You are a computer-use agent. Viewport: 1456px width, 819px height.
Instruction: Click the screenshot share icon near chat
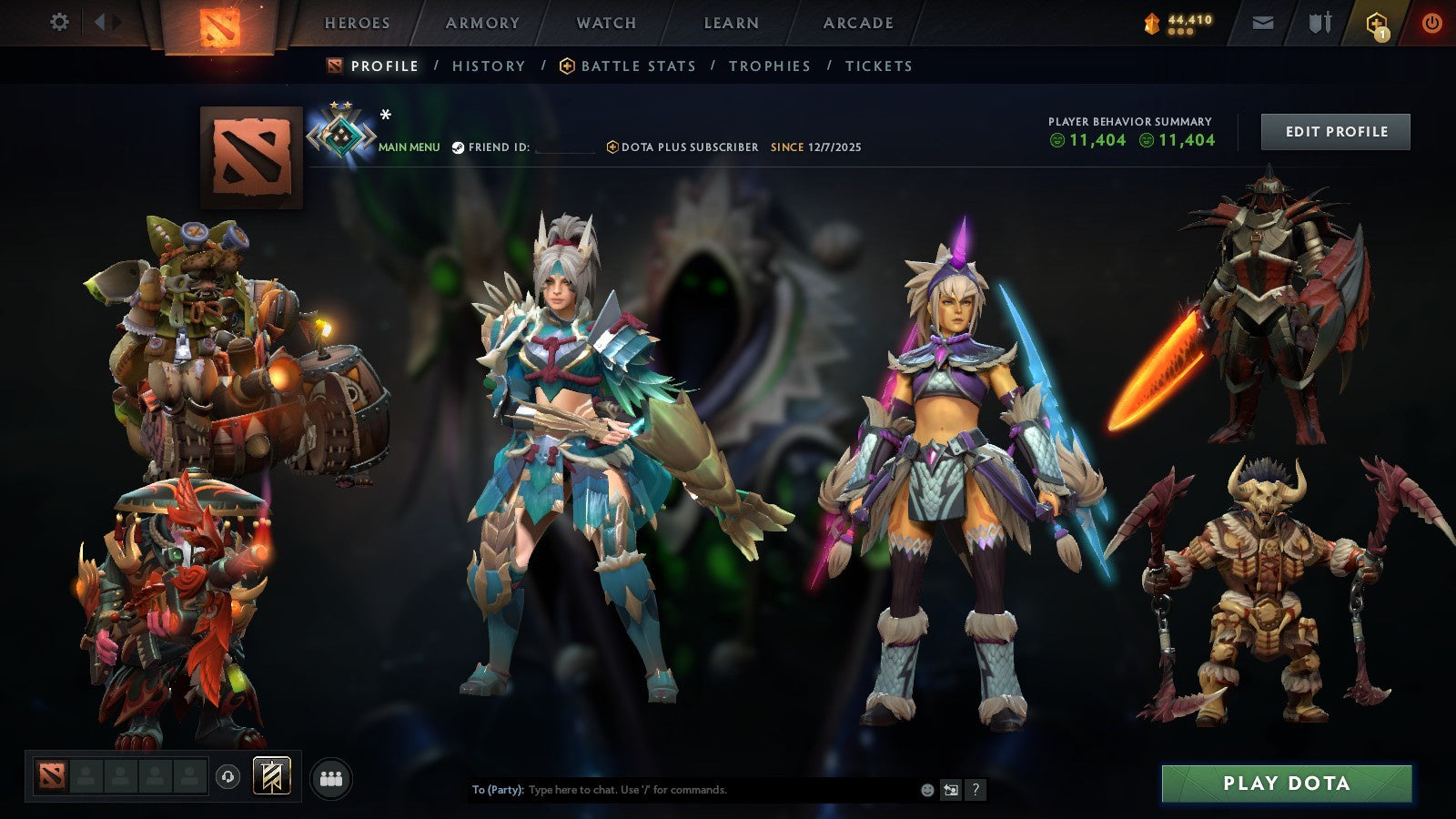coord(952,790)
